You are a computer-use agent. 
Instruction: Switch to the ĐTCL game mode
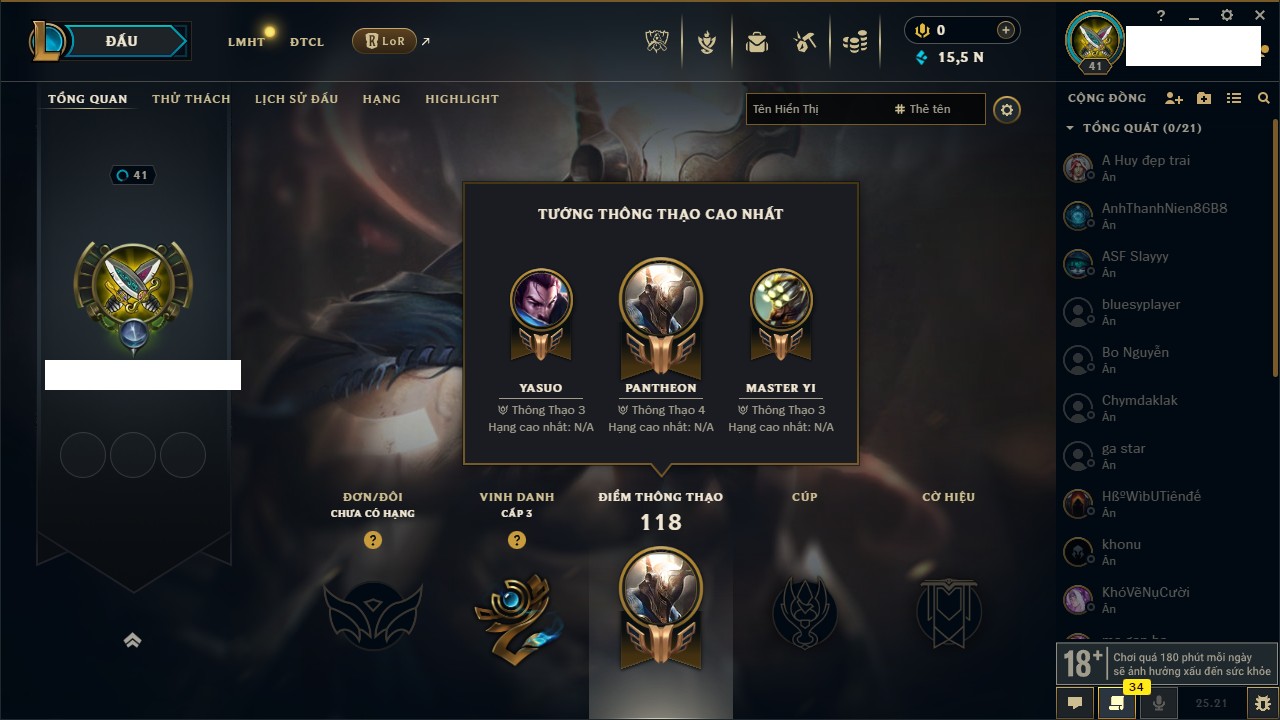(x=307, y=42)
